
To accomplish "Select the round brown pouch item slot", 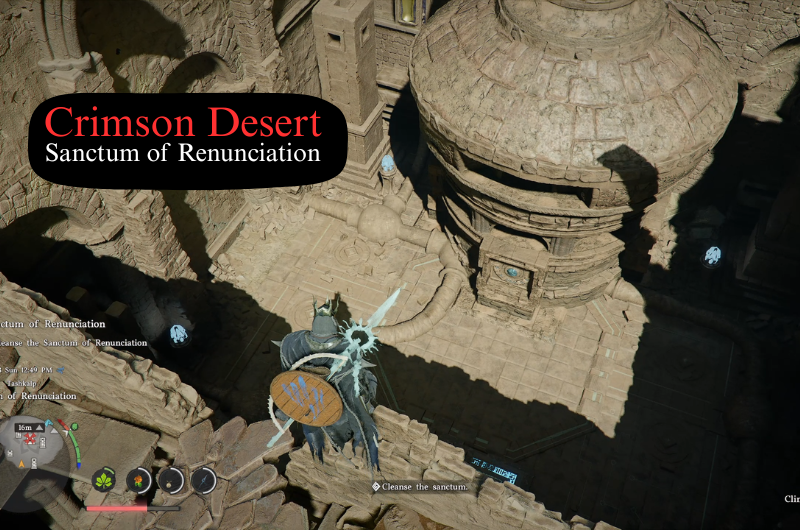I will 171,480.
